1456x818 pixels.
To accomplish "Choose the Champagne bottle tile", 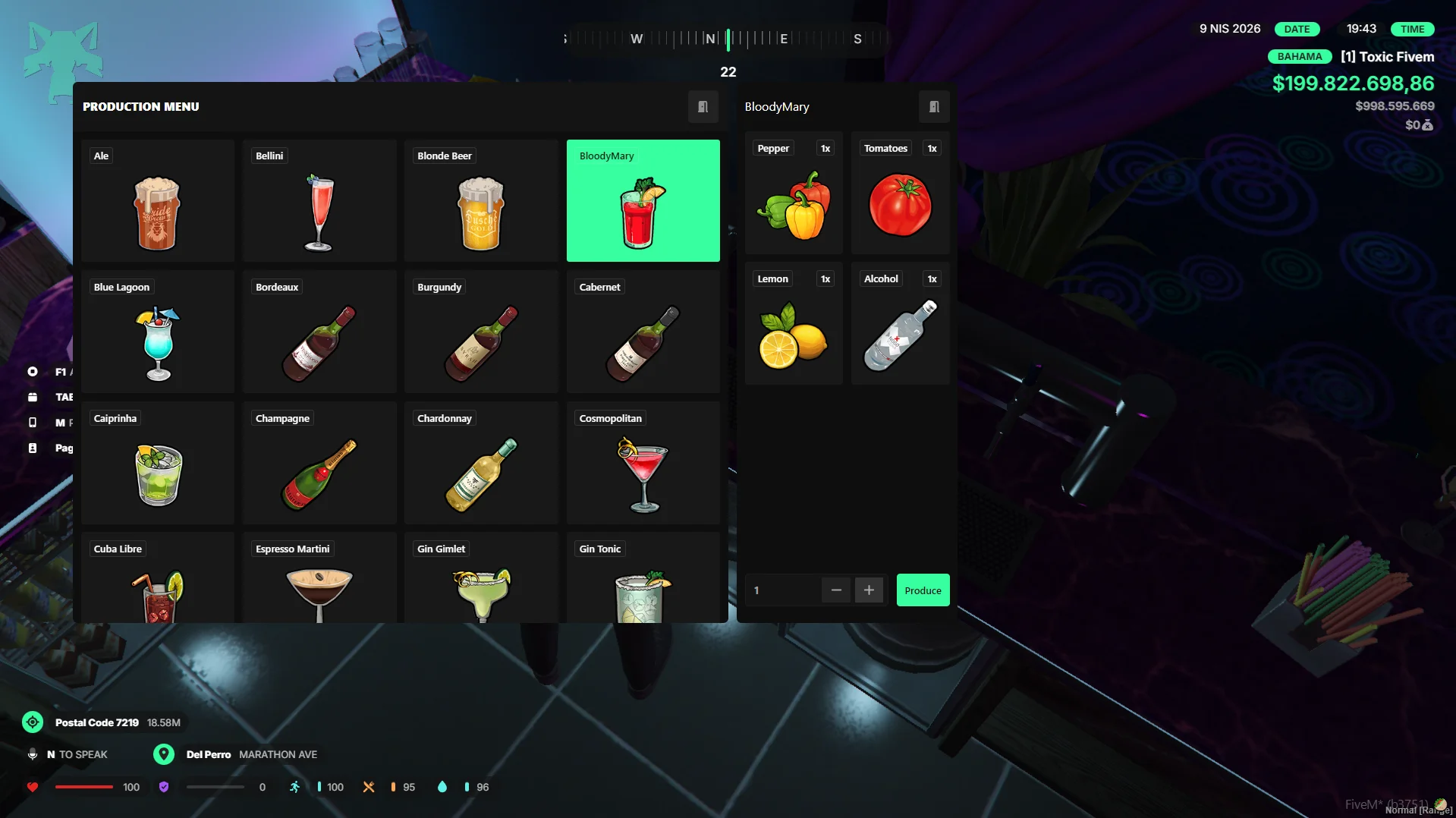I will pos(319,464).
